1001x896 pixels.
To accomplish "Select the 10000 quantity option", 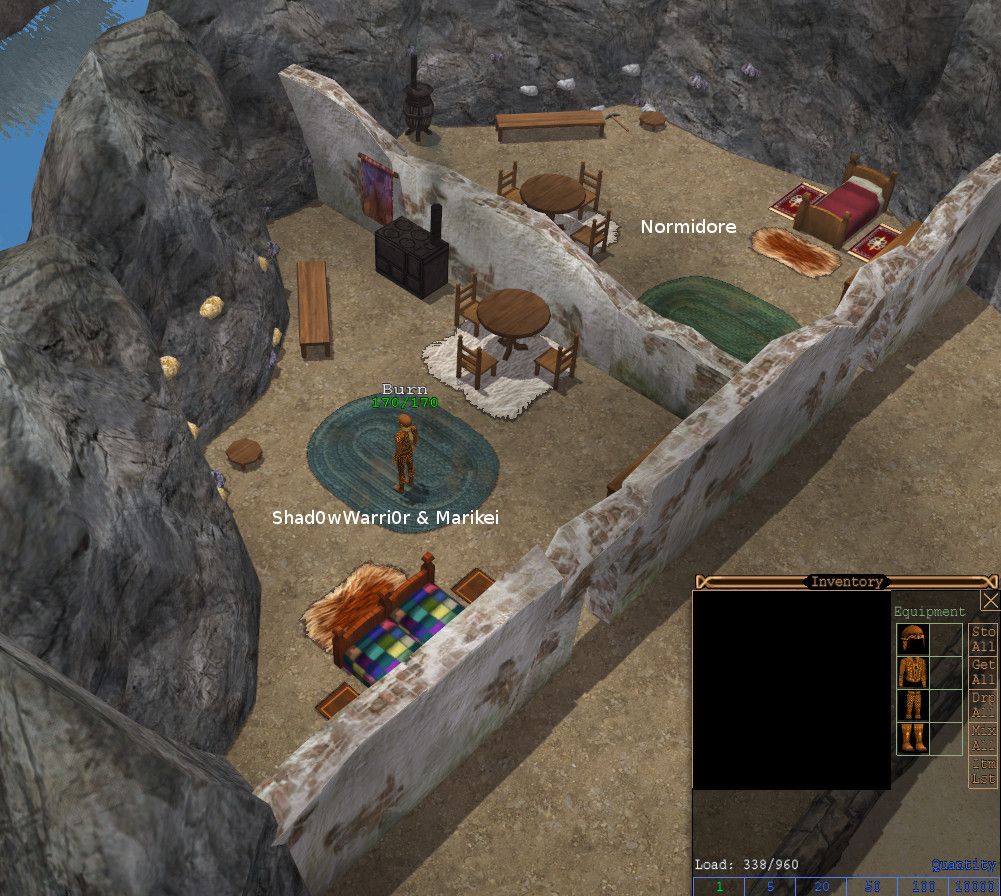I will pos(973,887).
